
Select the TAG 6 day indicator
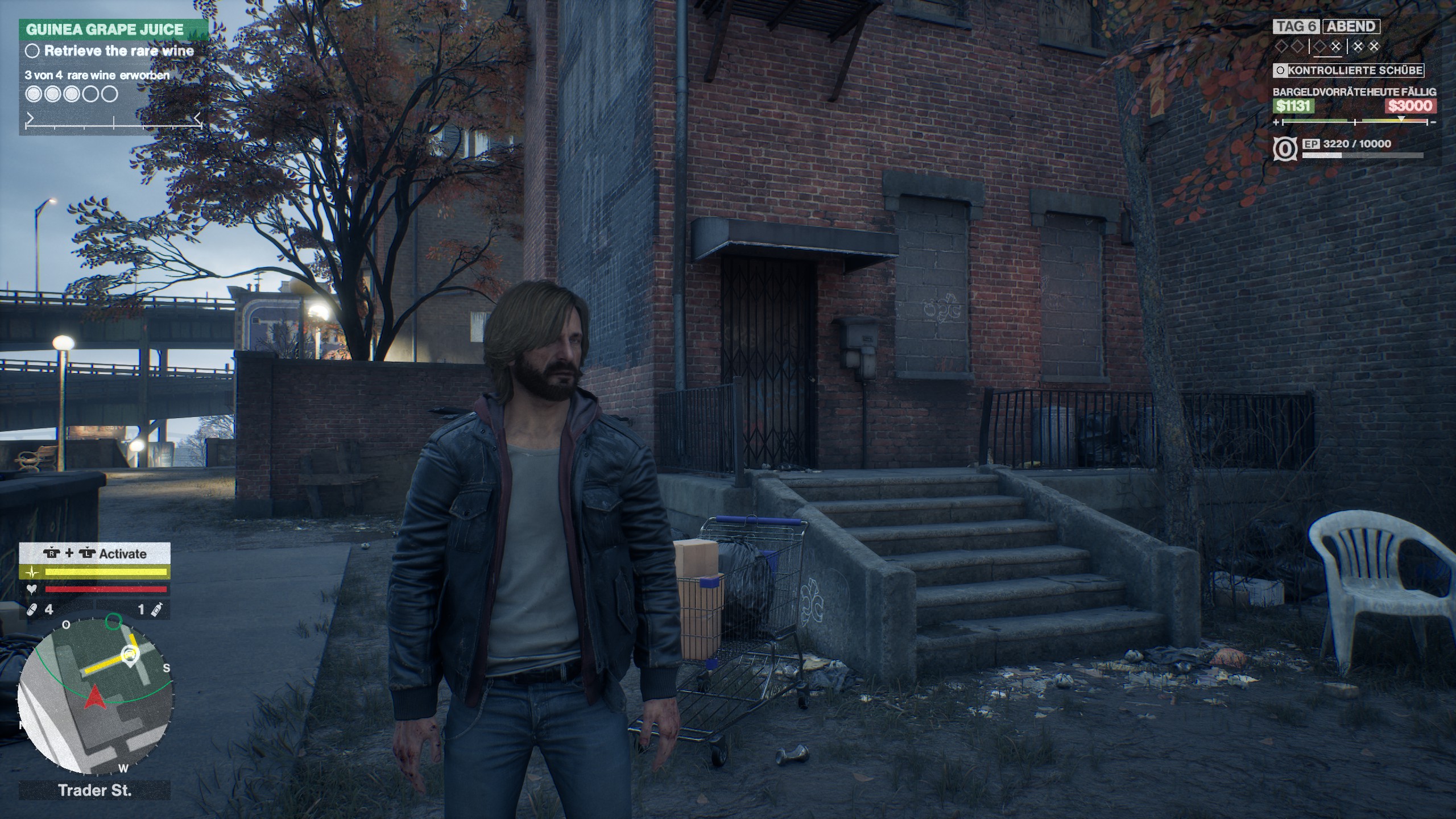pos(1297,27)
